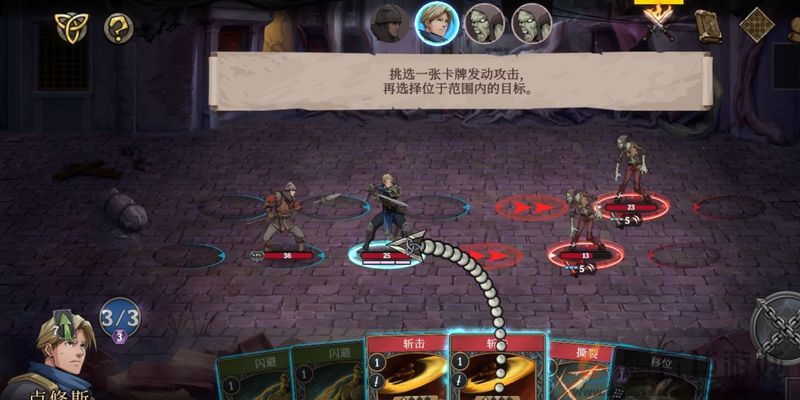
Task: Select the blond hero turn-order portrait
Action: coord(436,22)
